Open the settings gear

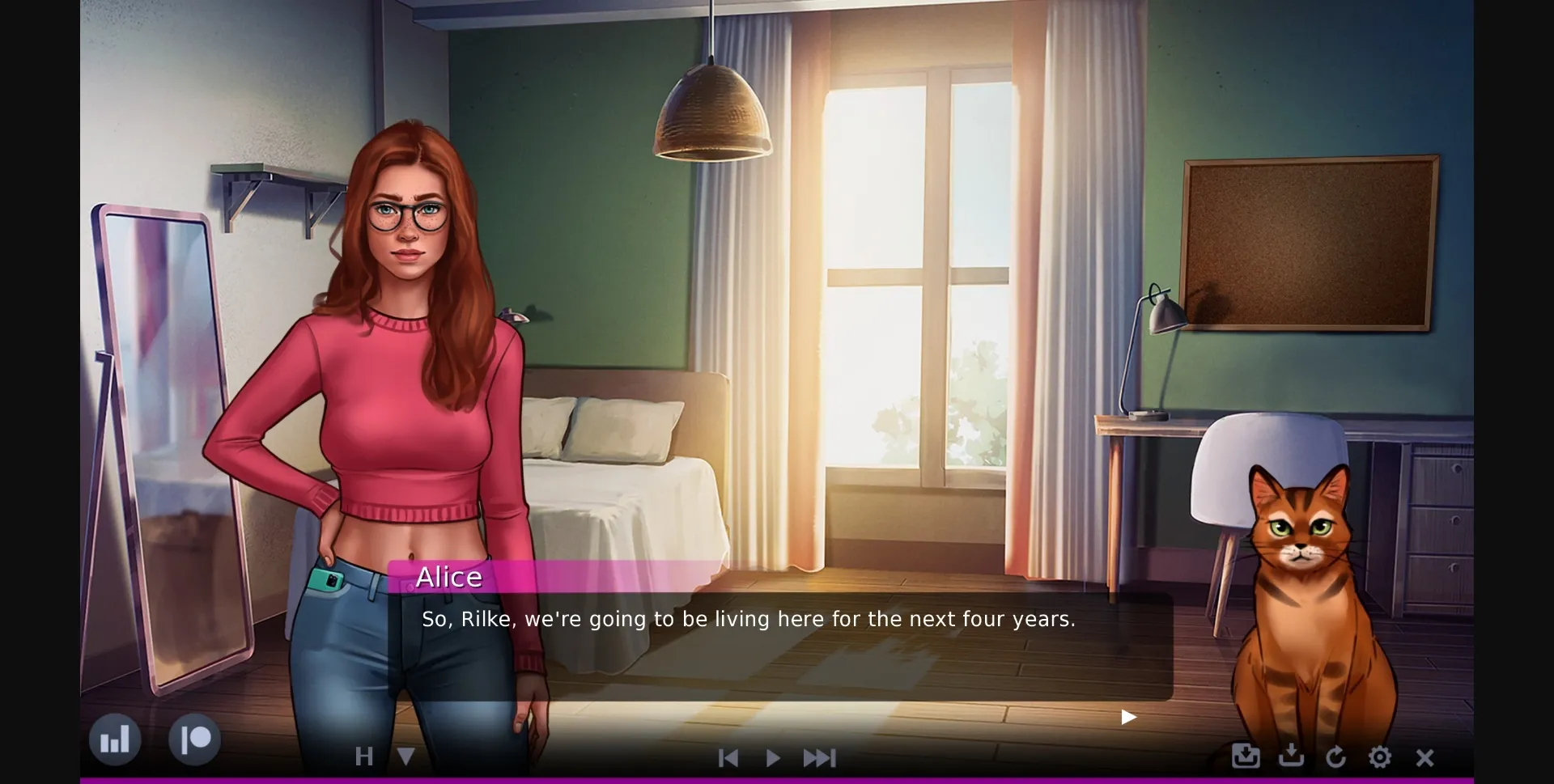[1380, 757]
